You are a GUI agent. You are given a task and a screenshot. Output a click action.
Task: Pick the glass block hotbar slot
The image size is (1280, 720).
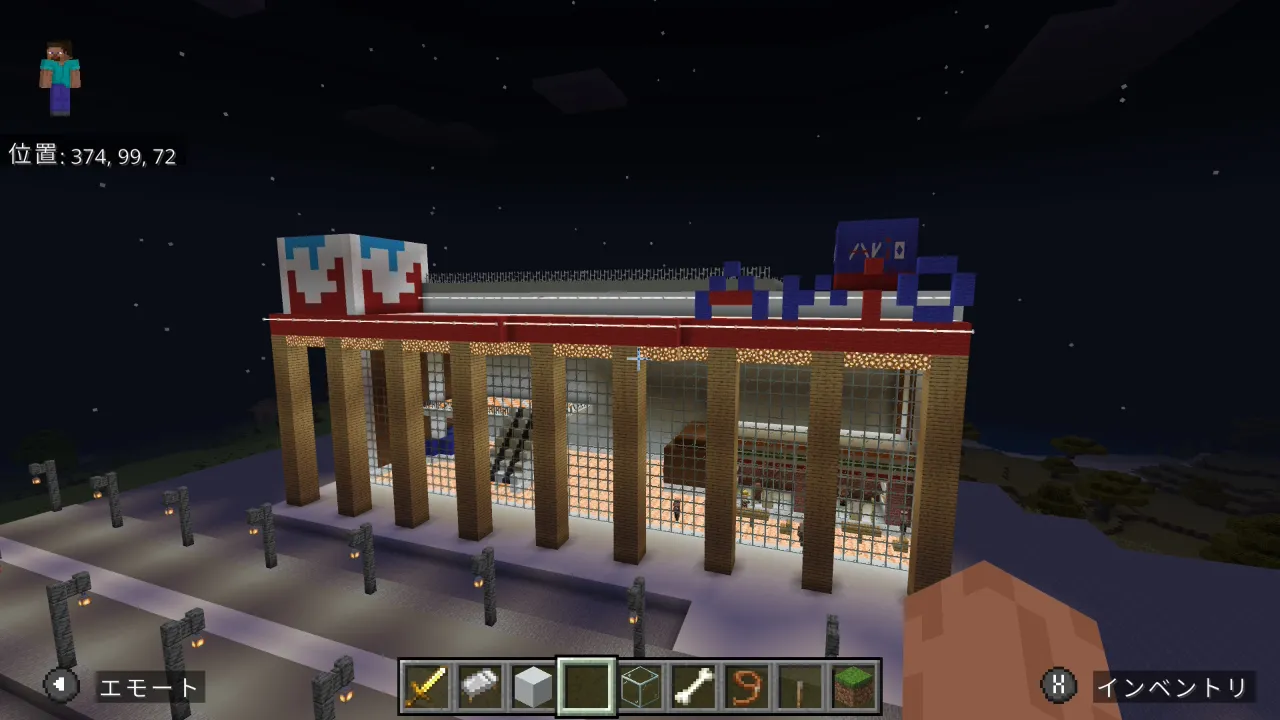coord(640,686)
